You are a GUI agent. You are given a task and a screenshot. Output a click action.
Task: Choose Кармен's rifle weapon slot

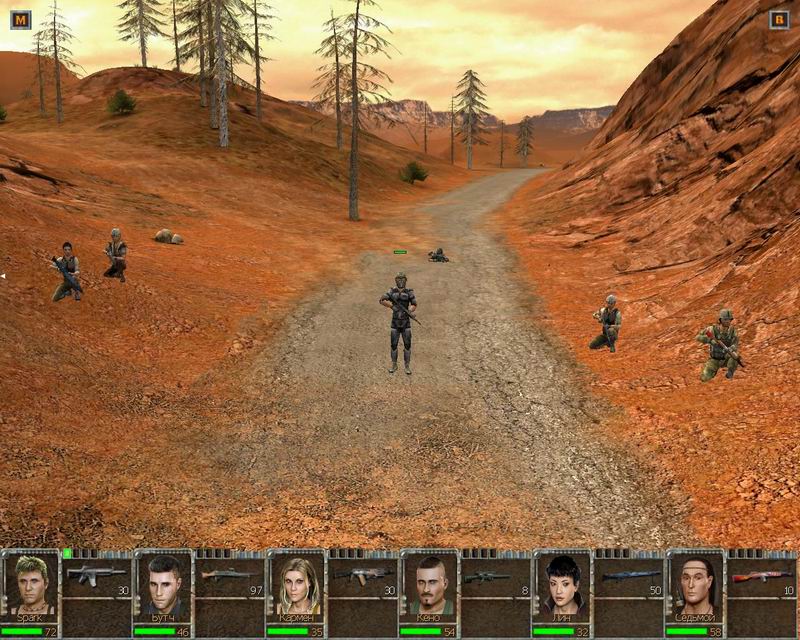click(362, 577)
